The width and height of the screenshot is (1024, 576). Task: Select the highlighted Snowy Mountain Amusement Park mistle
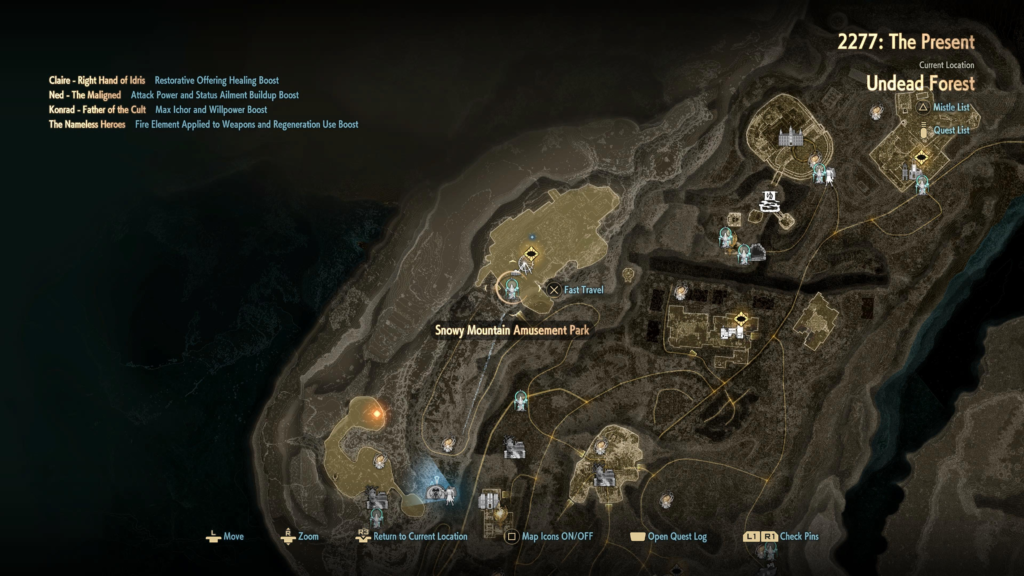[513, 289]
